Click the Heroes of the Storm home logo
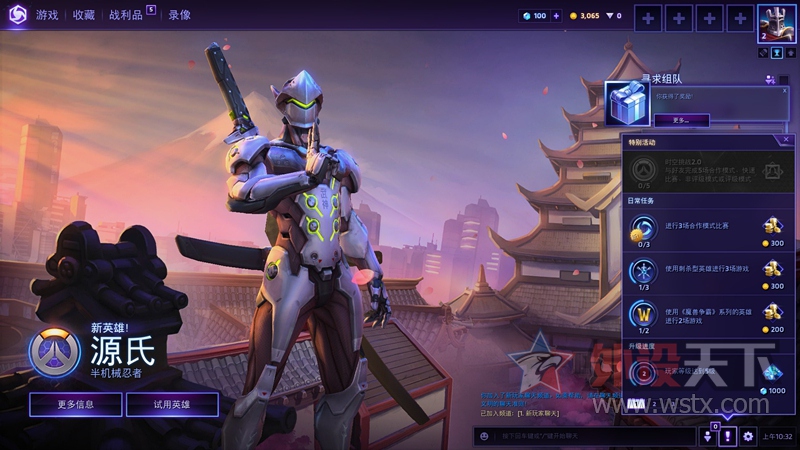Viewport: 800px width, 450px height. 16,15
